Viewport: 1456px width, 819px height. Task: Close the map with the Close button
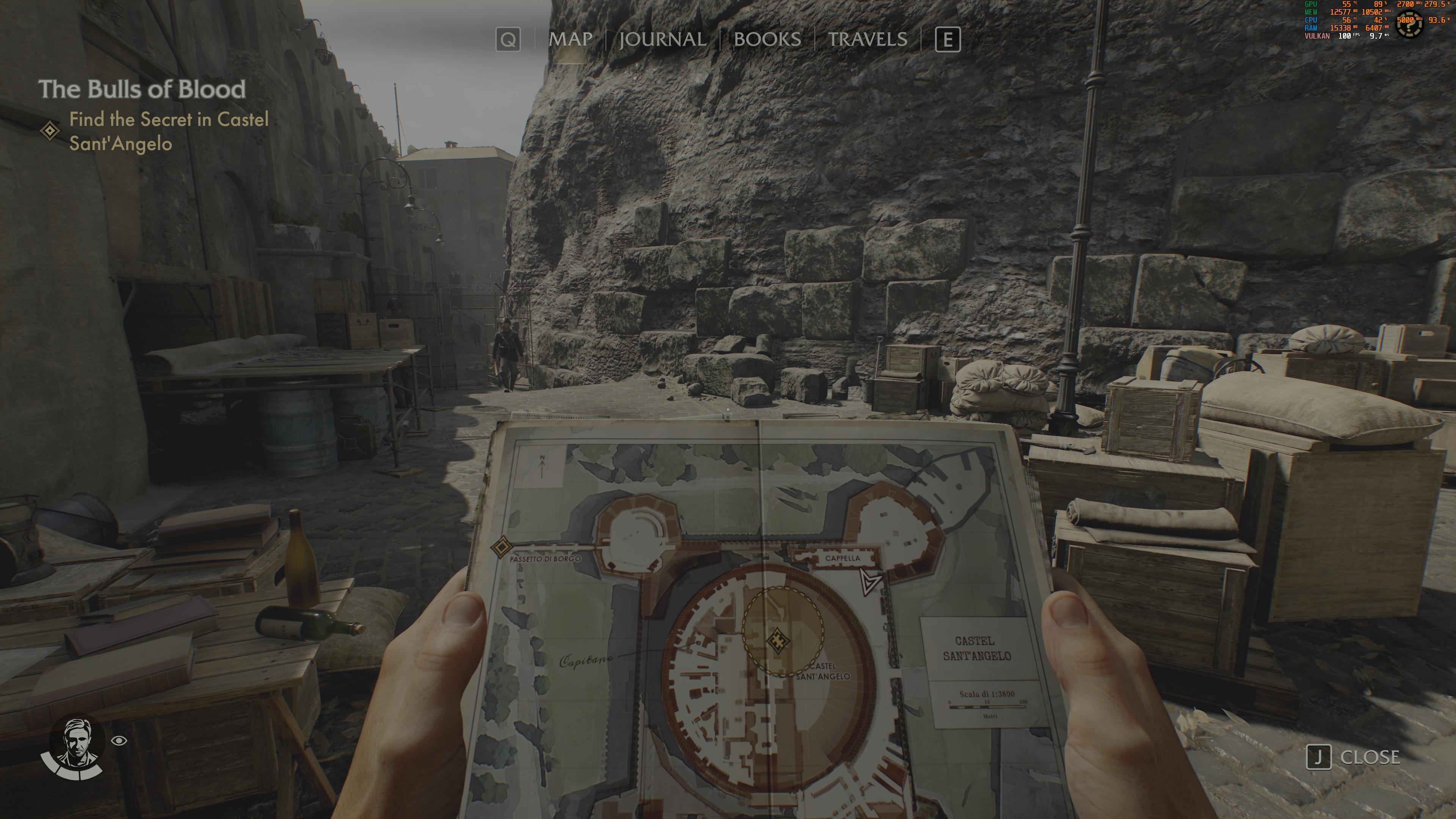[x=1353, y=757]
